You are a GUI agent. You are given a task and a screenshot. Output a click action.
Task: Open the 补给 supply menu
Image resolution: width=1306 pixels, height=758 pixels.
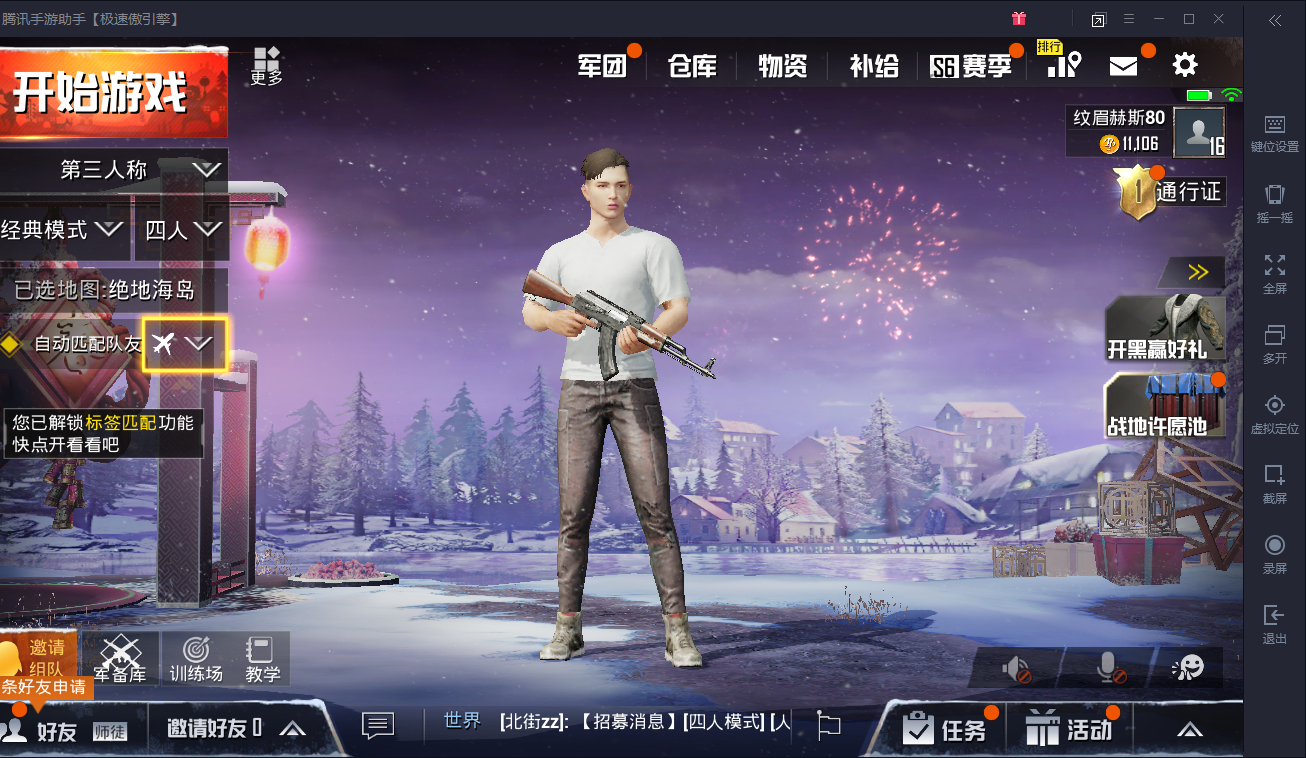point(874,66)
